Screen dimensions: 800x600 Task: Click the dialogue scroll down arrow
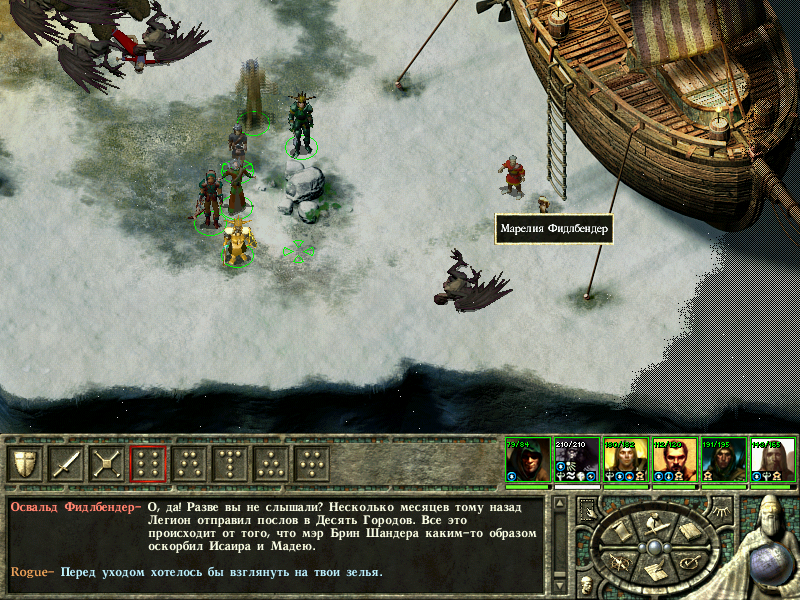pyautogui.click(x=559, y=583)
